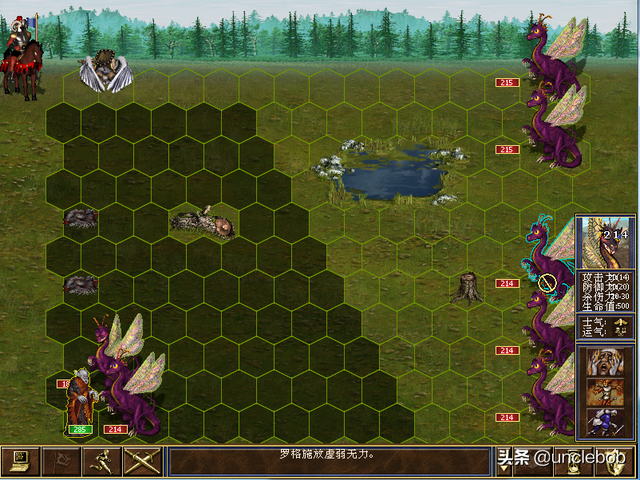
Task: Click the surrender flag button
Action: point(60,461)
